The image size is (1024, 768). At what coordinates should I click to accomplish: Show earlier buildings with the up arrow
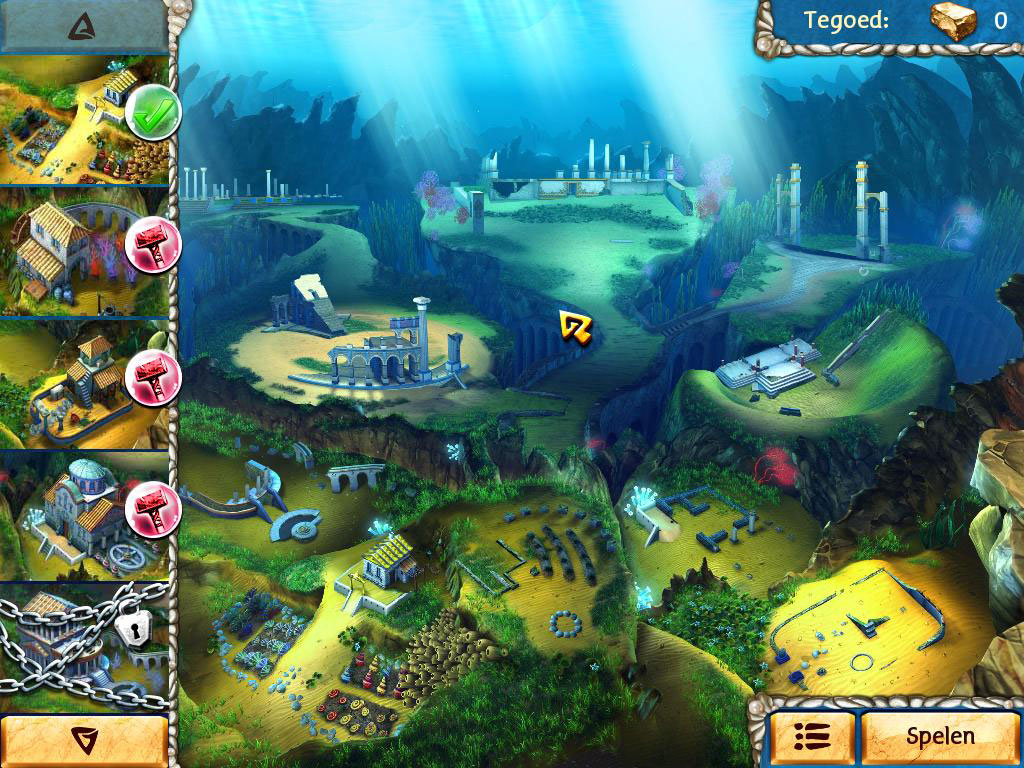(x=83, y=27)
